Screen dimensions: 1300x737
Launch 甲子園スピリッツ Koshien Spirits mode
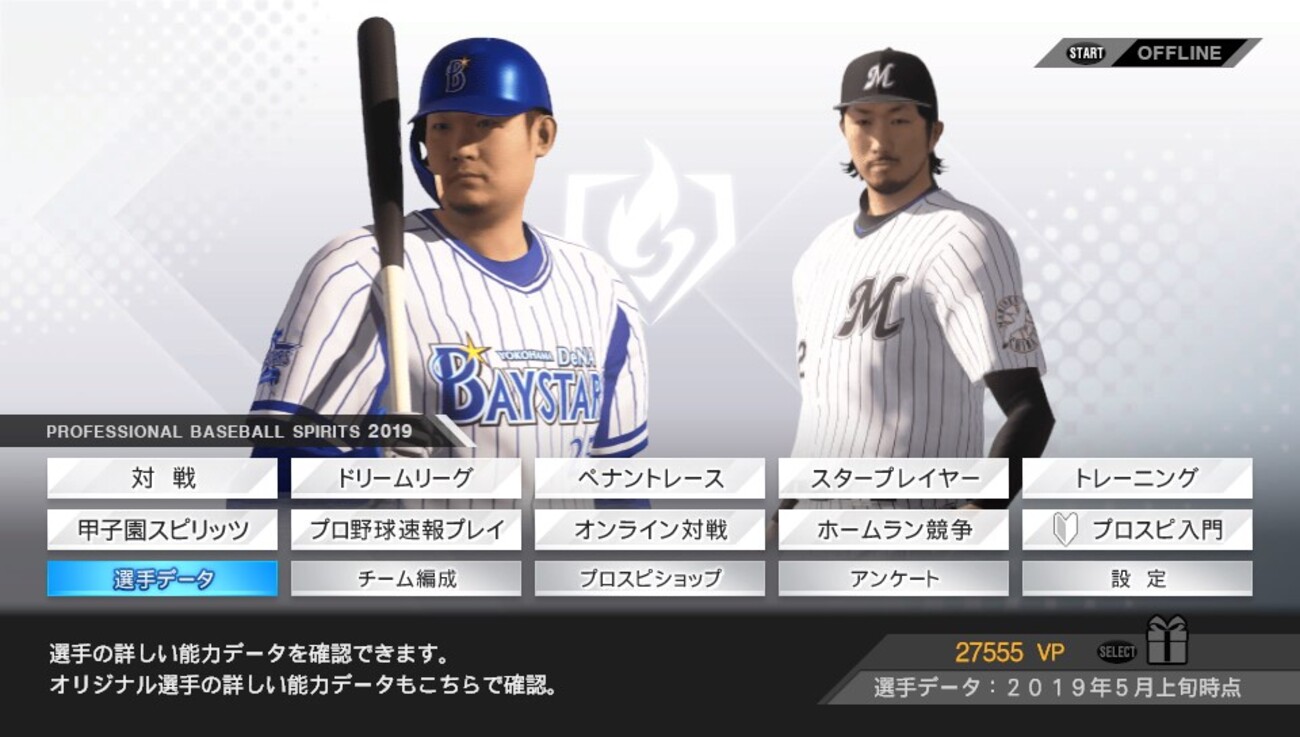pos(162,530)
